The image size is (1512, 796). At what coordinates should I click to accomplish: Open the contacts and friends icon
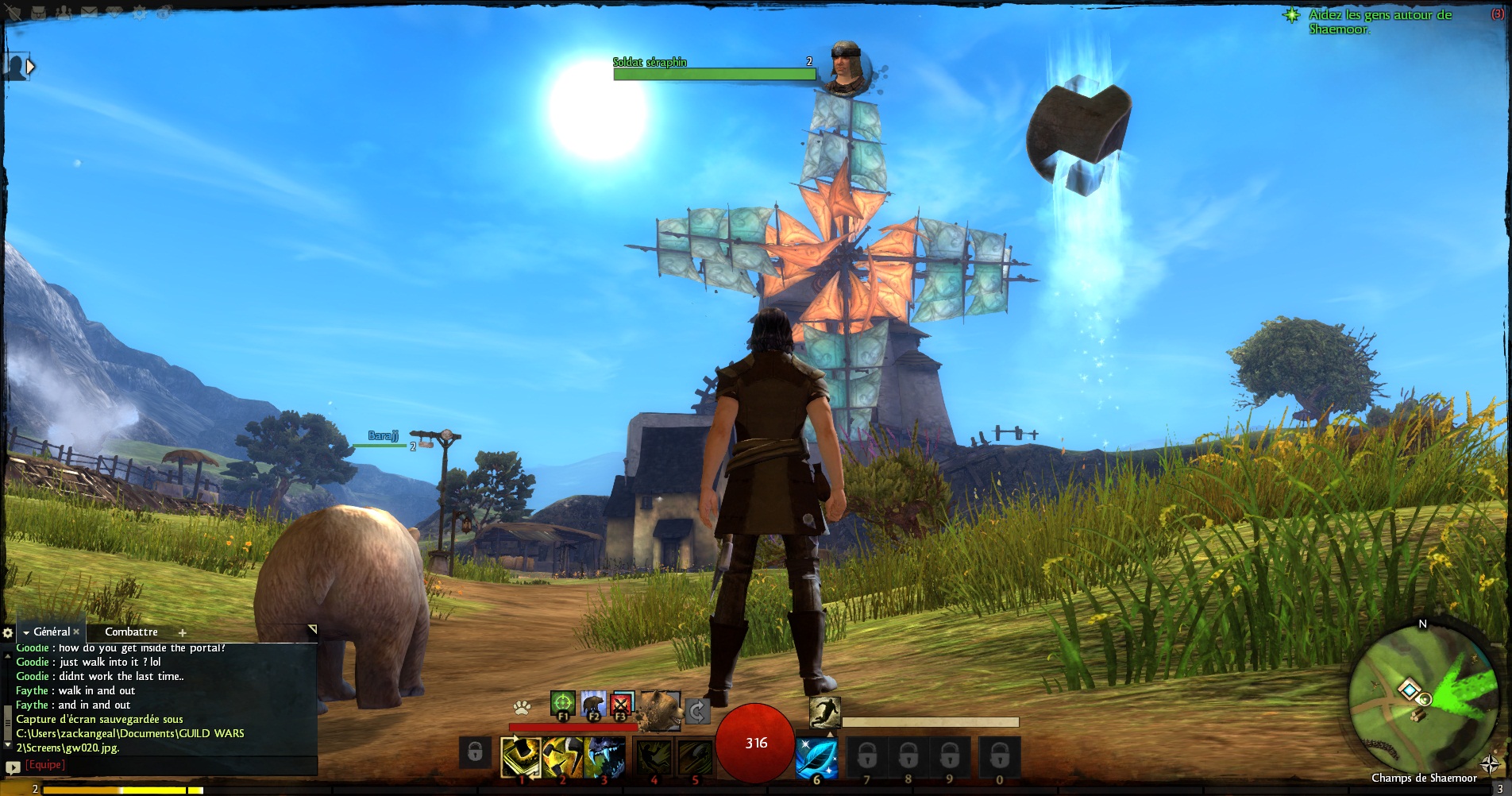coord(64,13)
